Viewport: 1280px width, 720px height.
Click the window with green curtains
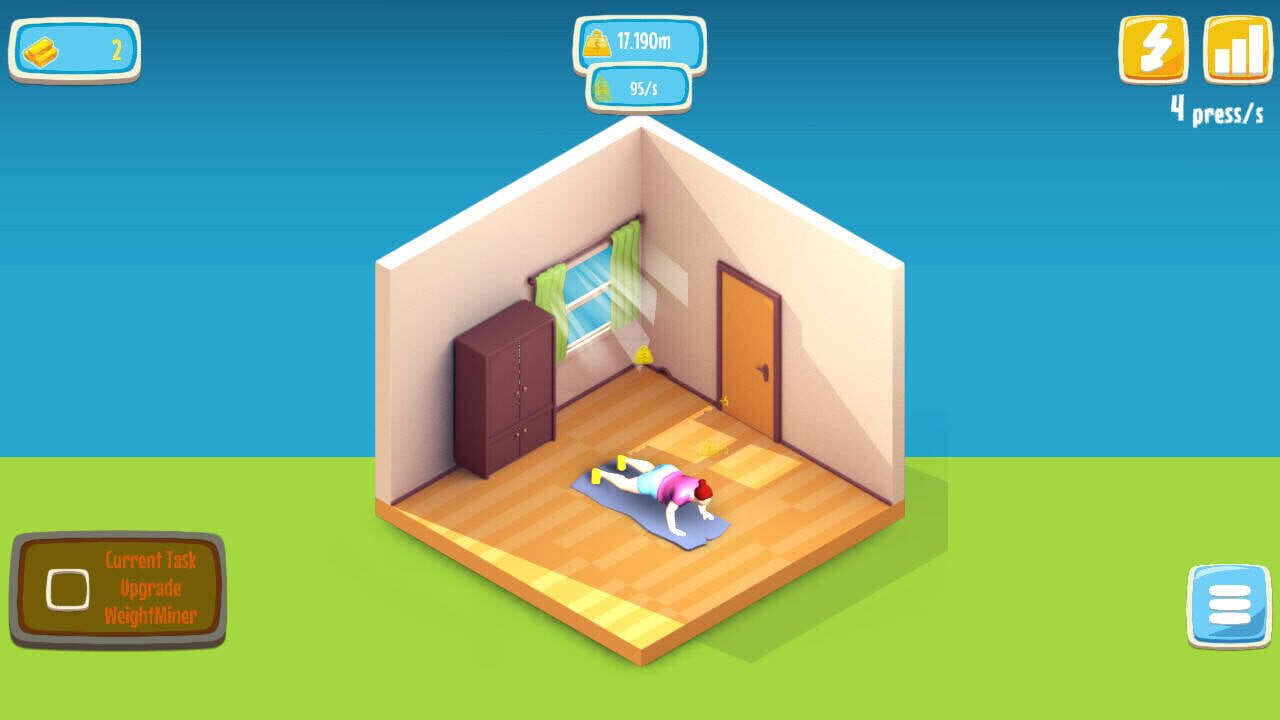(x=585, y=295)
